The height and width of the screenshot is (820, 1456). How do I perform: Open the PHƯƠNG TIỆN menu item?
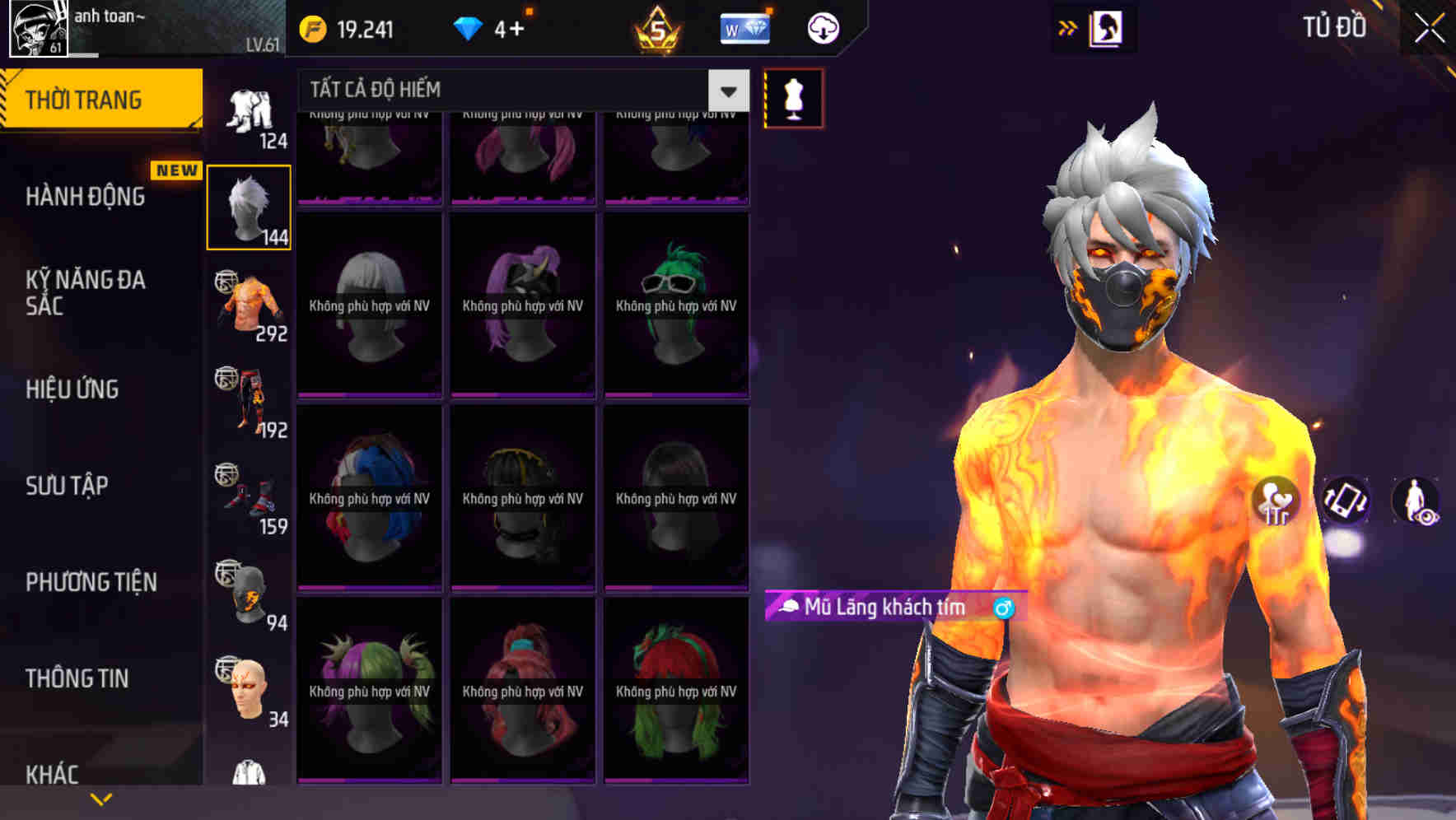coord(91,581)
